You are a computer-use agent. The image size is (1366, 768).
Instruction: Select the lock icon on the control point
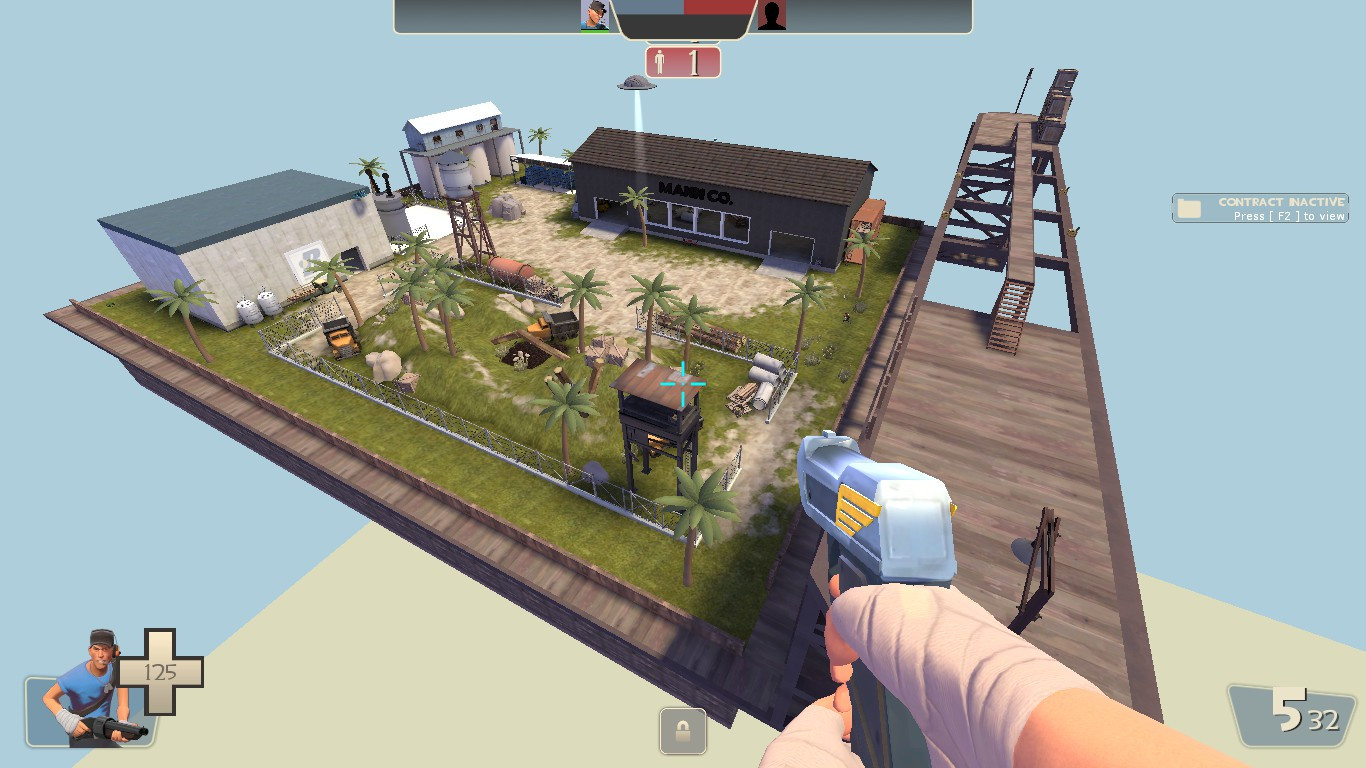683,732
